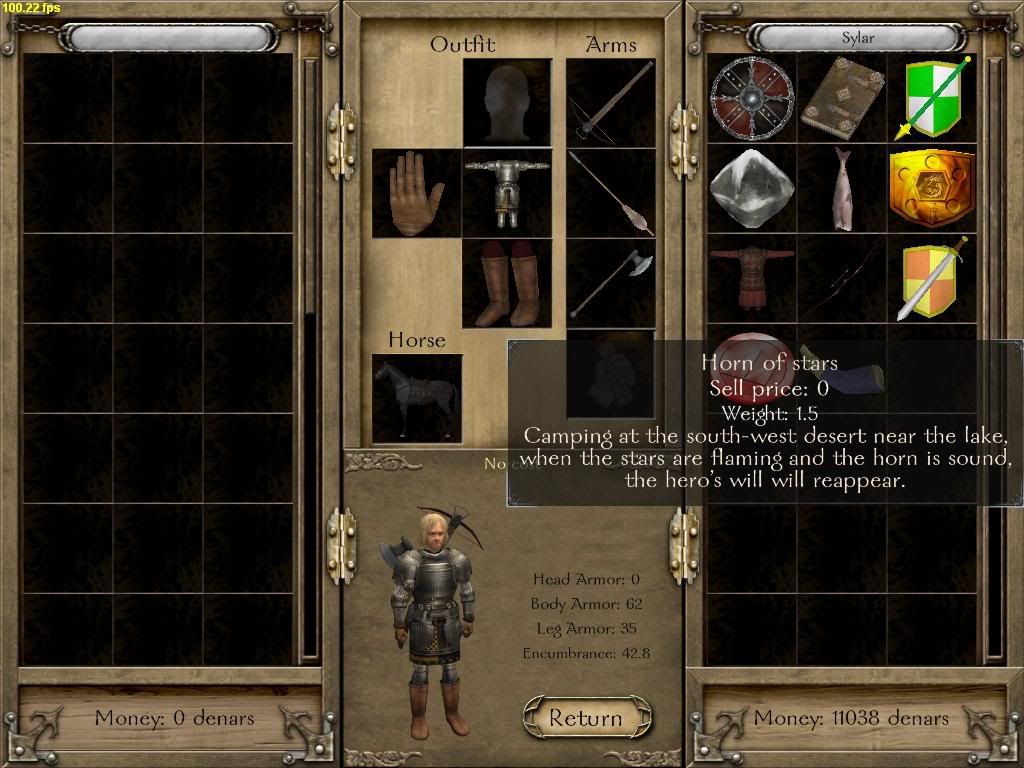
Task: Click the white crystal block item
Action: 751,188
